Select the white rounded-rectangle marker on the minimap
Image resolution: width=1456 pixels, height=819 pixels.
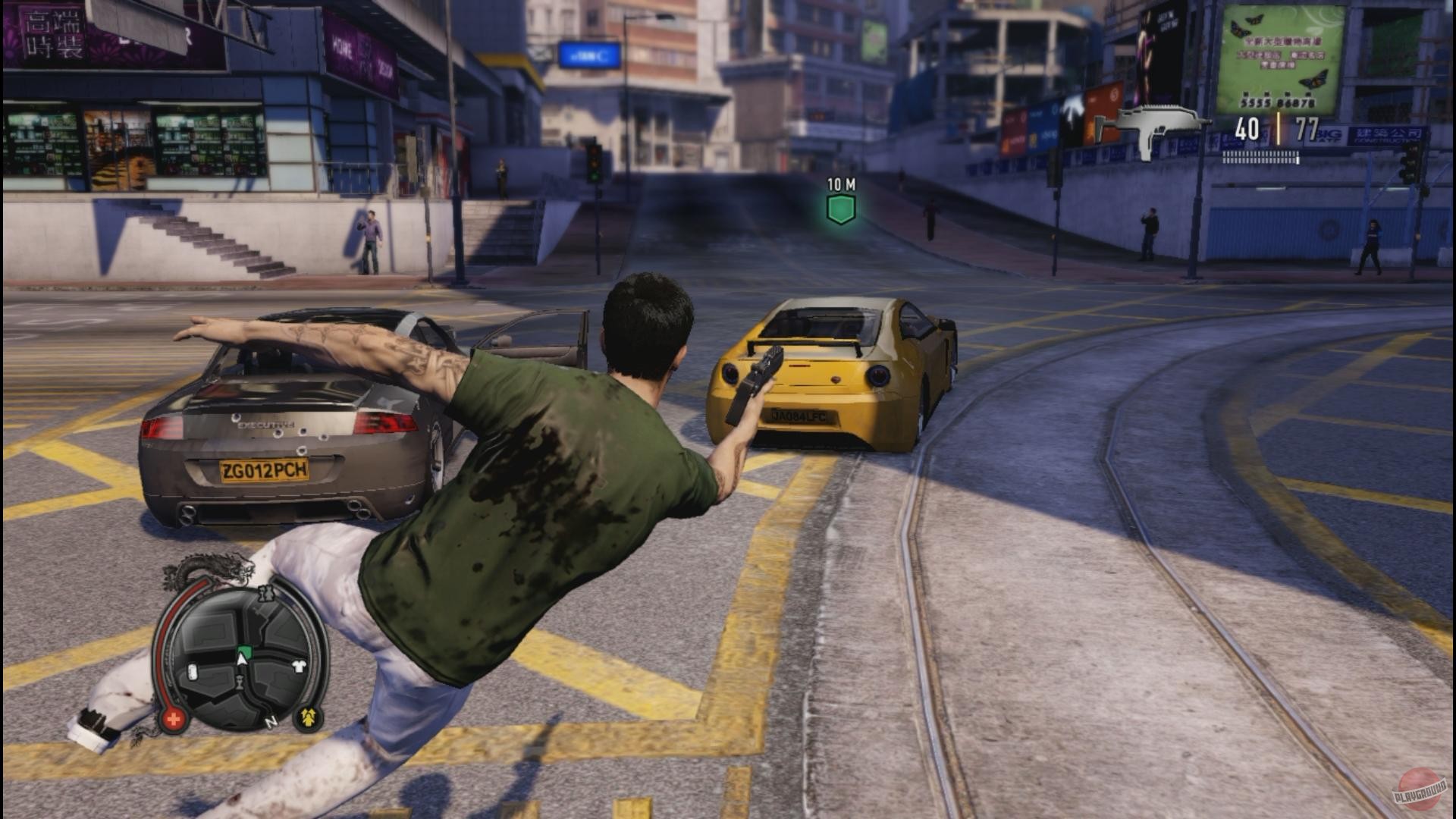point(193,671)
